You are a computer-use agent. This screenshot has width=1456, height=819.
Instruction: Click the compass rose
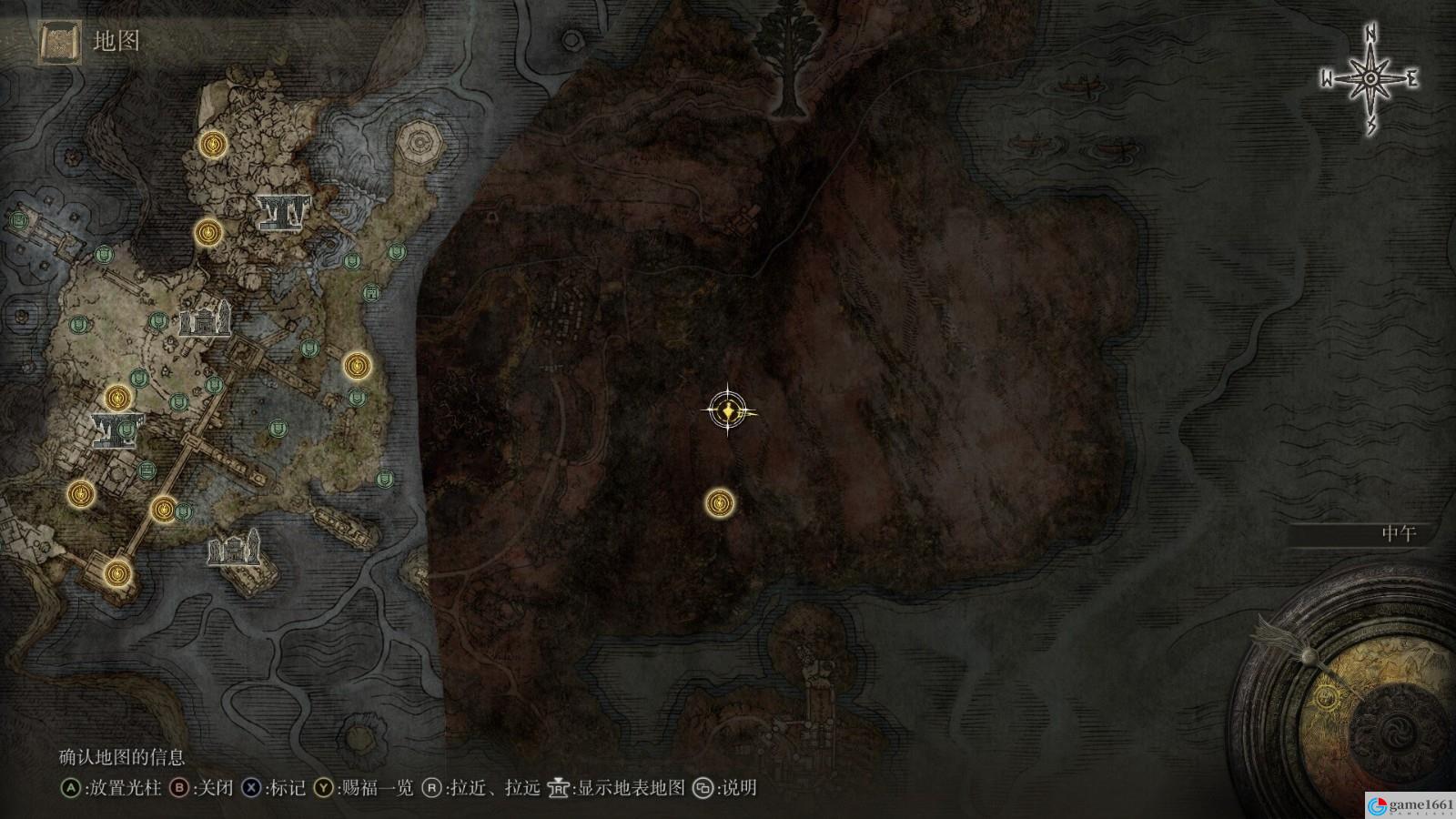click(1370, 80)
